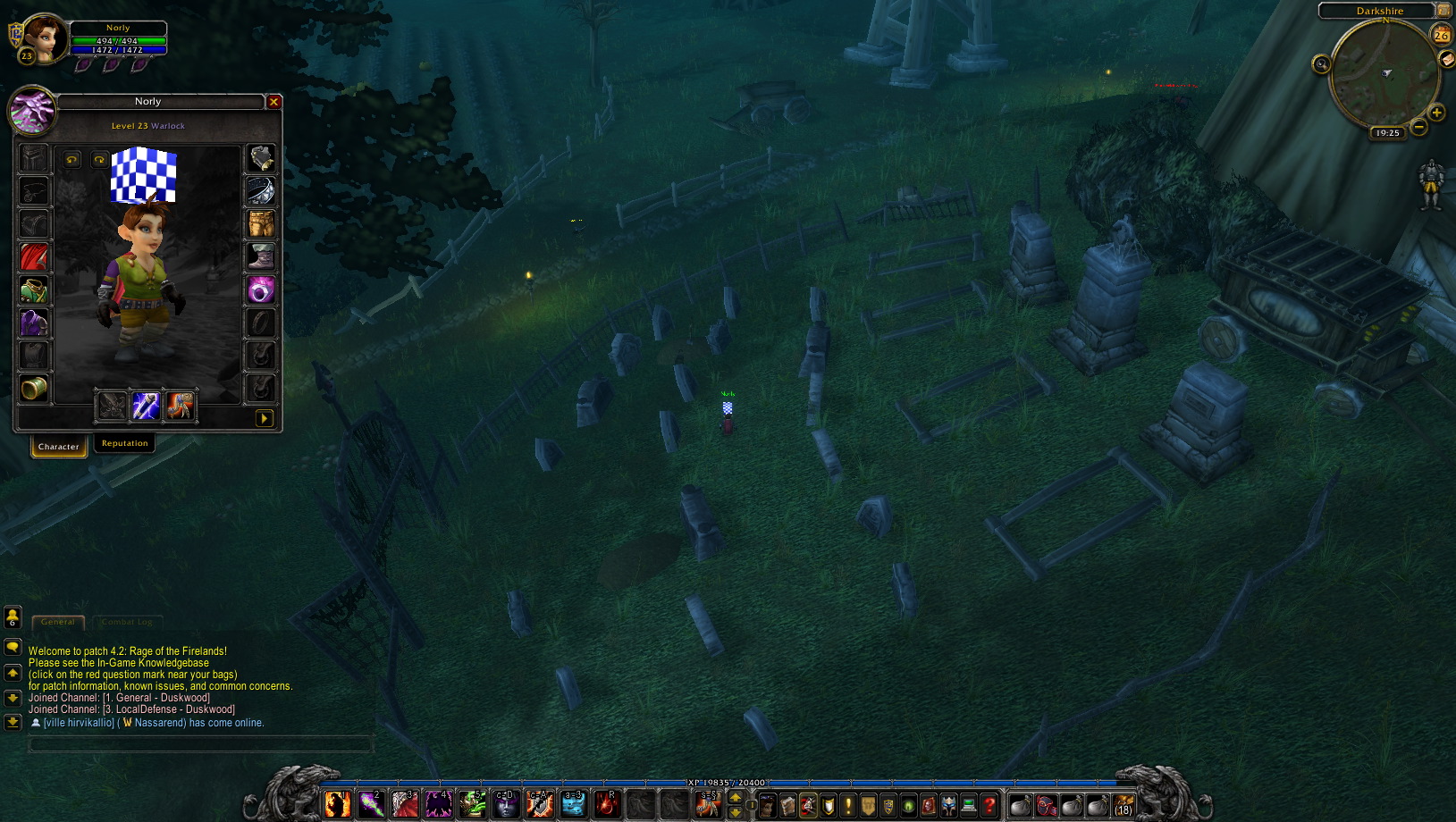Image resolution: width=1456 pixels, height=822 pixels.
Task: Click Norly's player portrait
Action: coord(42,38)
